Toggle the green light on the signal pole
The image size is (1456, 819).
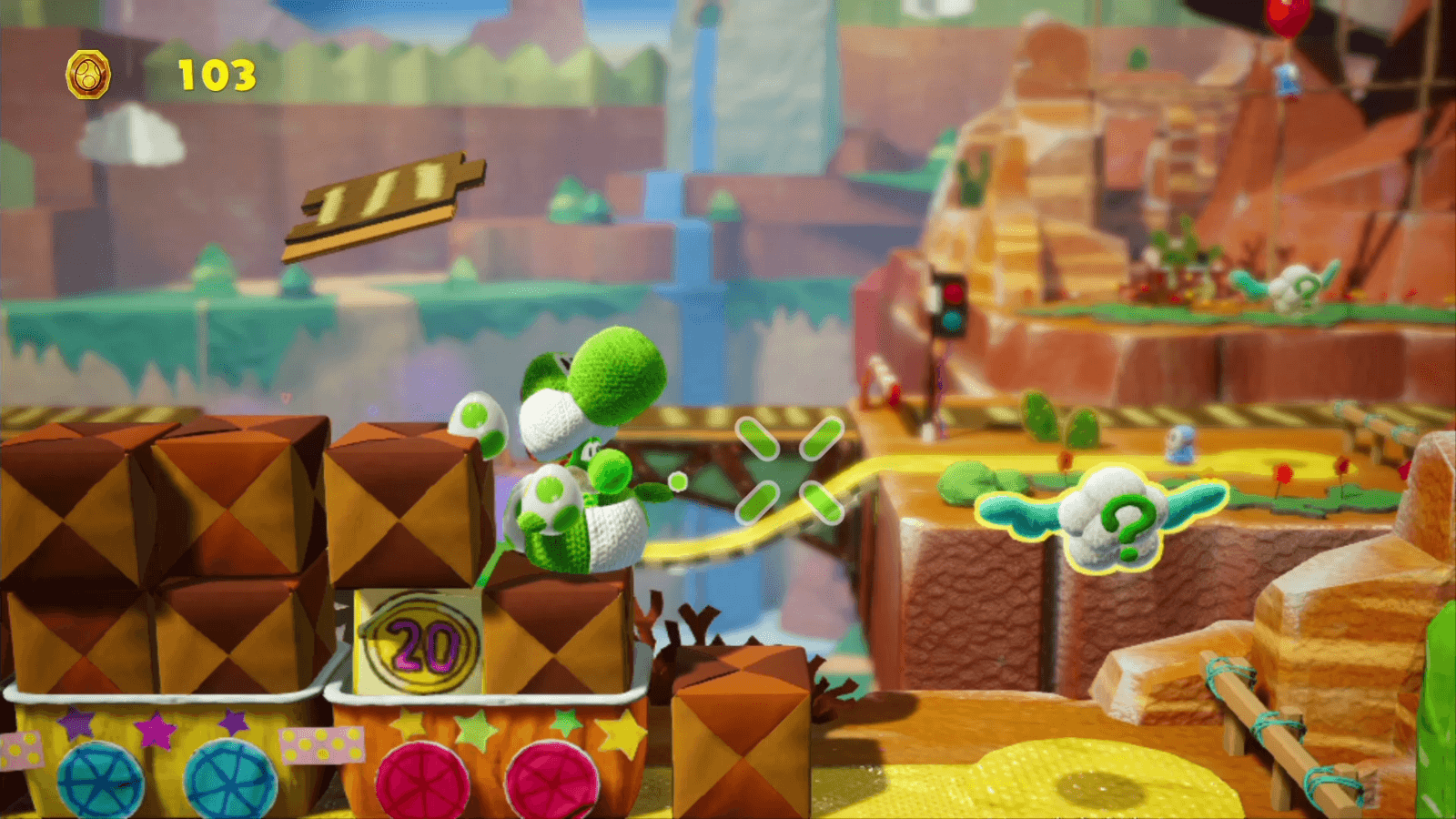click(x=952, y=320)
